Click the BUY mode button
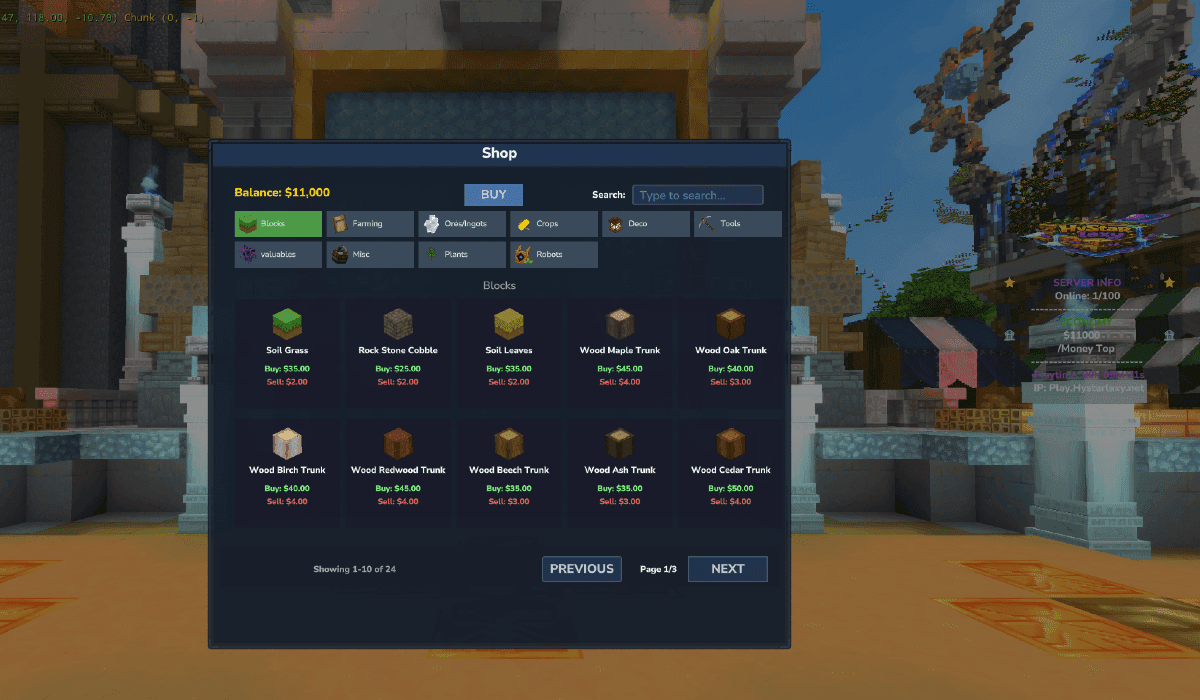 [493, 195]
